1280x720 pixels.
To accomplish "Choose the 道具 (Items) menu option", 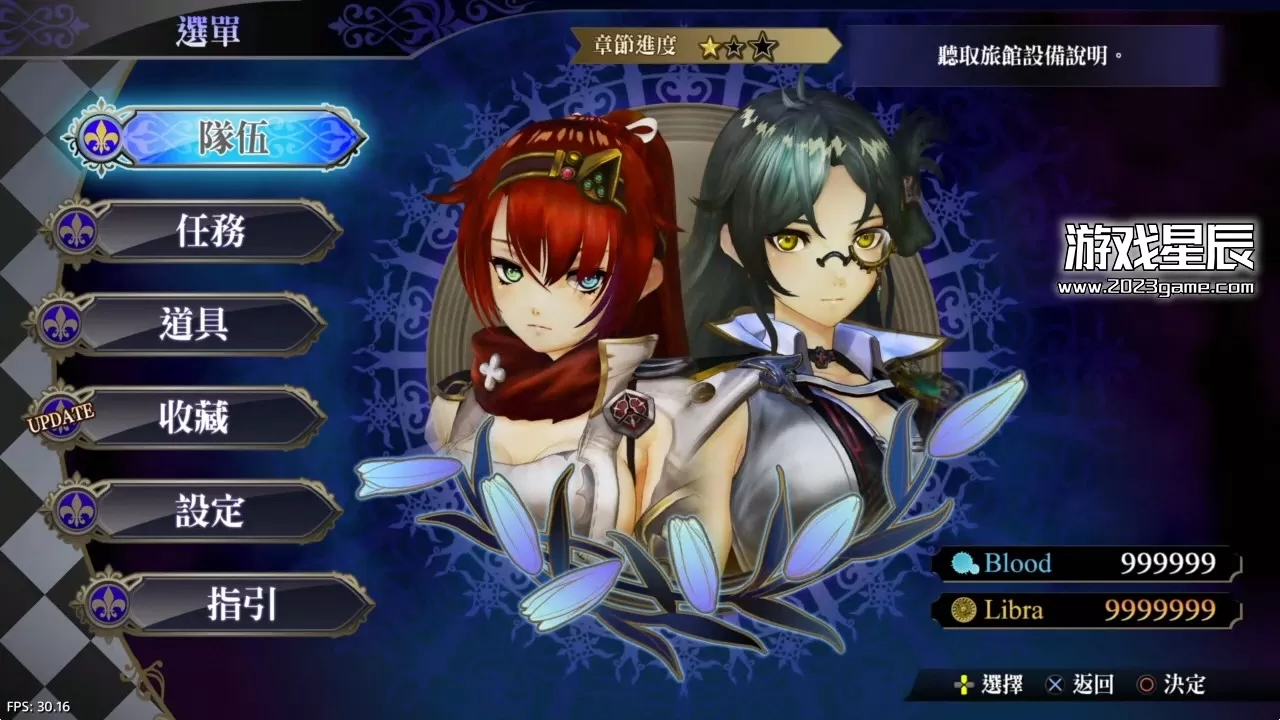I will (194, 324).
